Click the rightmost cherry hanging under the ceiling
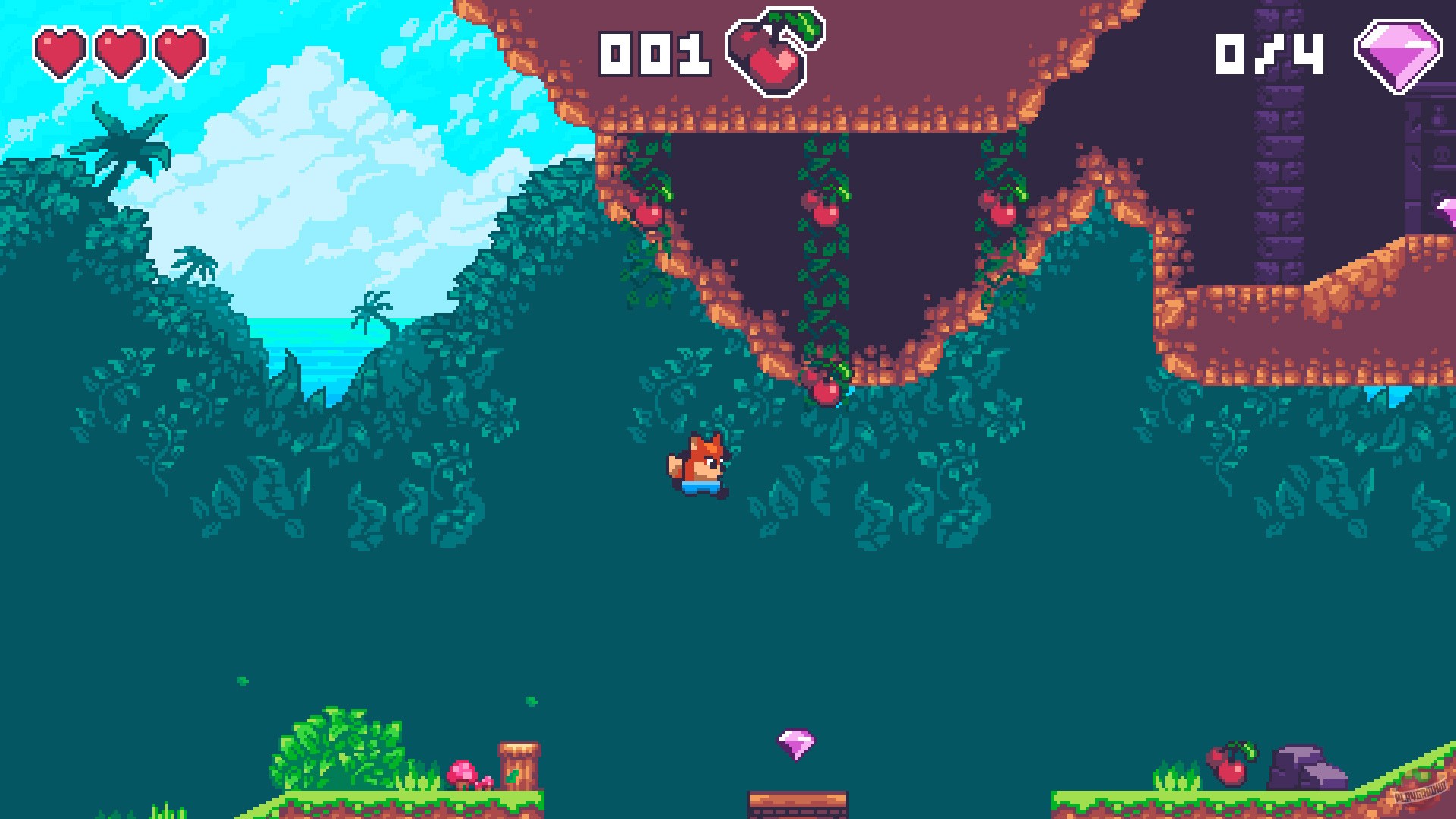 pyautogui.click(x=1003, y=211)
